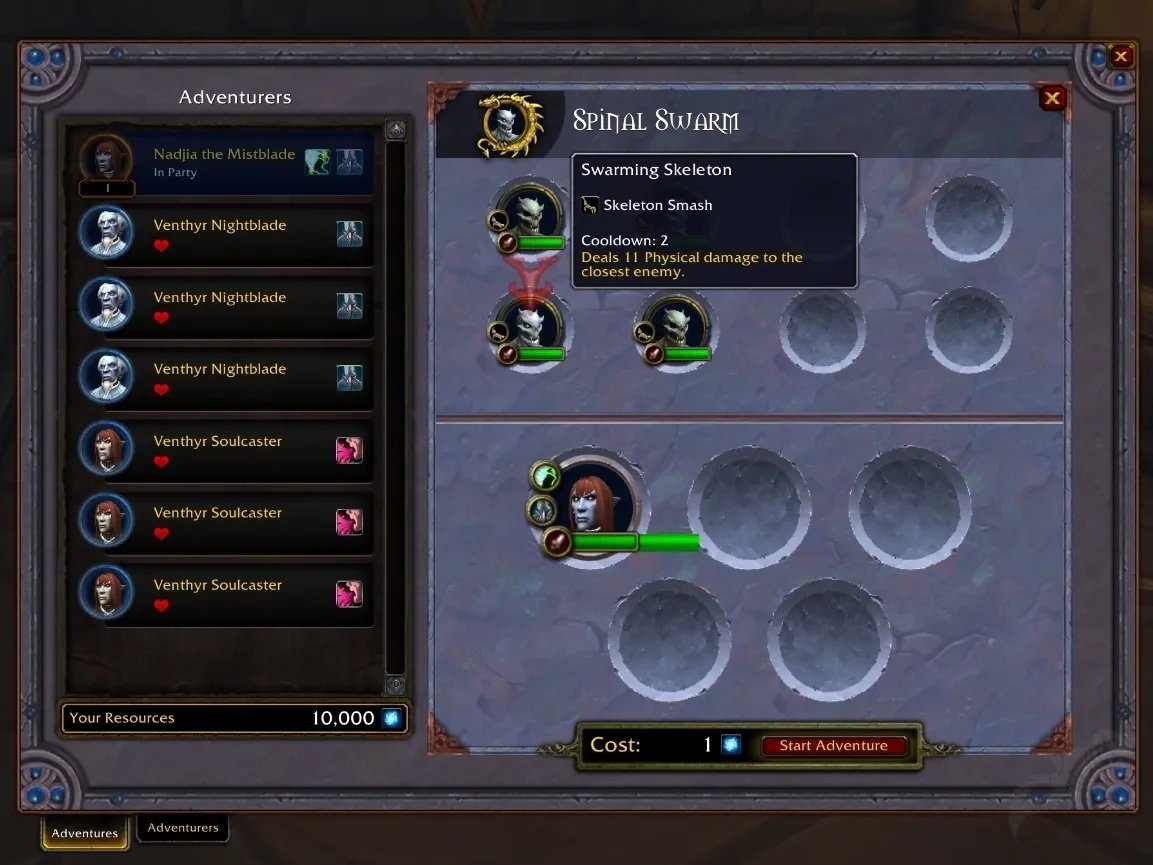The height and width of the screenshot is (865, 1153).
Task: Start the Spinal Swarm adventure
Action: pos(833,746)
